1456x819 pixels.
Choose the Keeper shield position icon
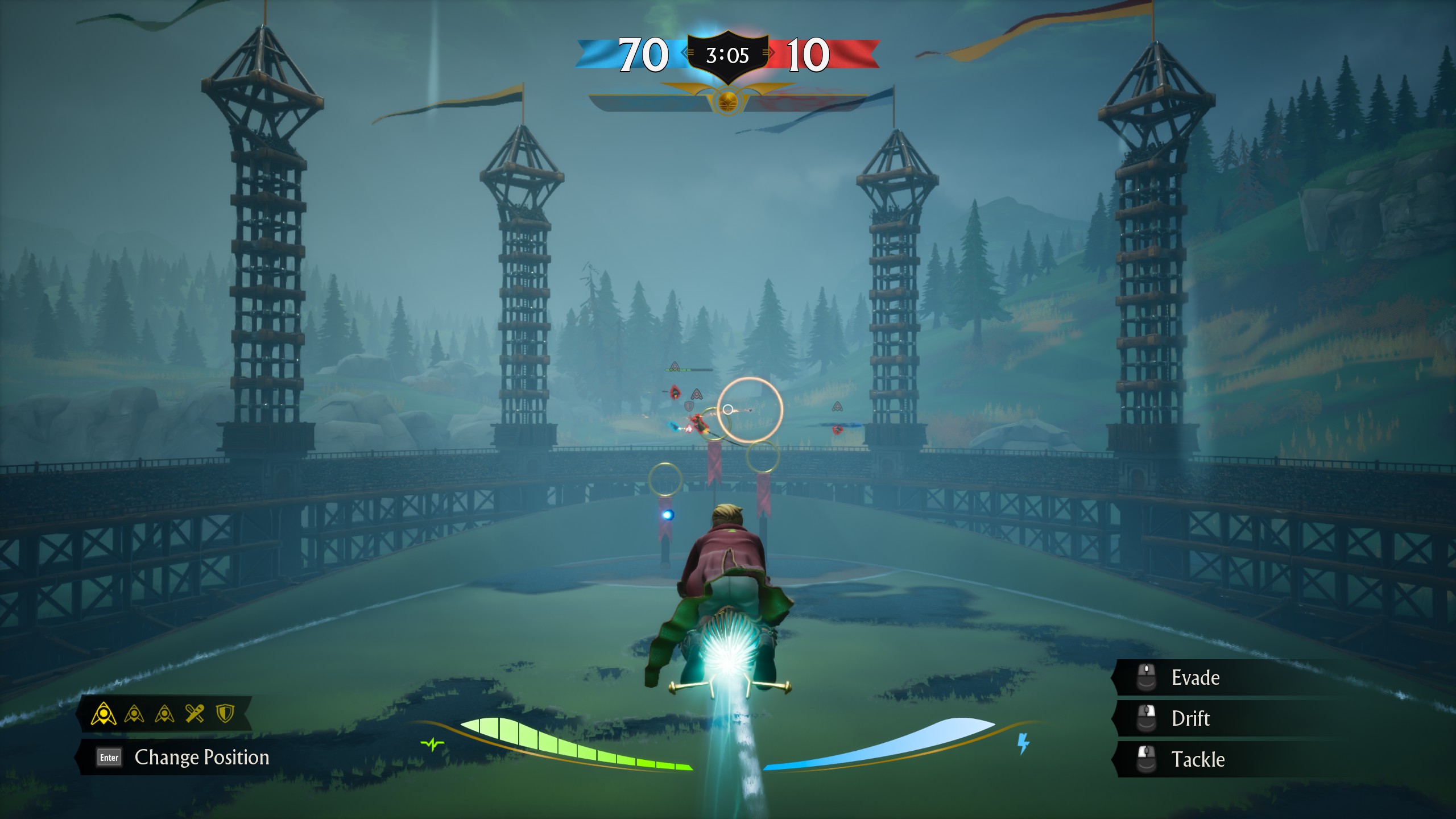[x=225, y=713]
